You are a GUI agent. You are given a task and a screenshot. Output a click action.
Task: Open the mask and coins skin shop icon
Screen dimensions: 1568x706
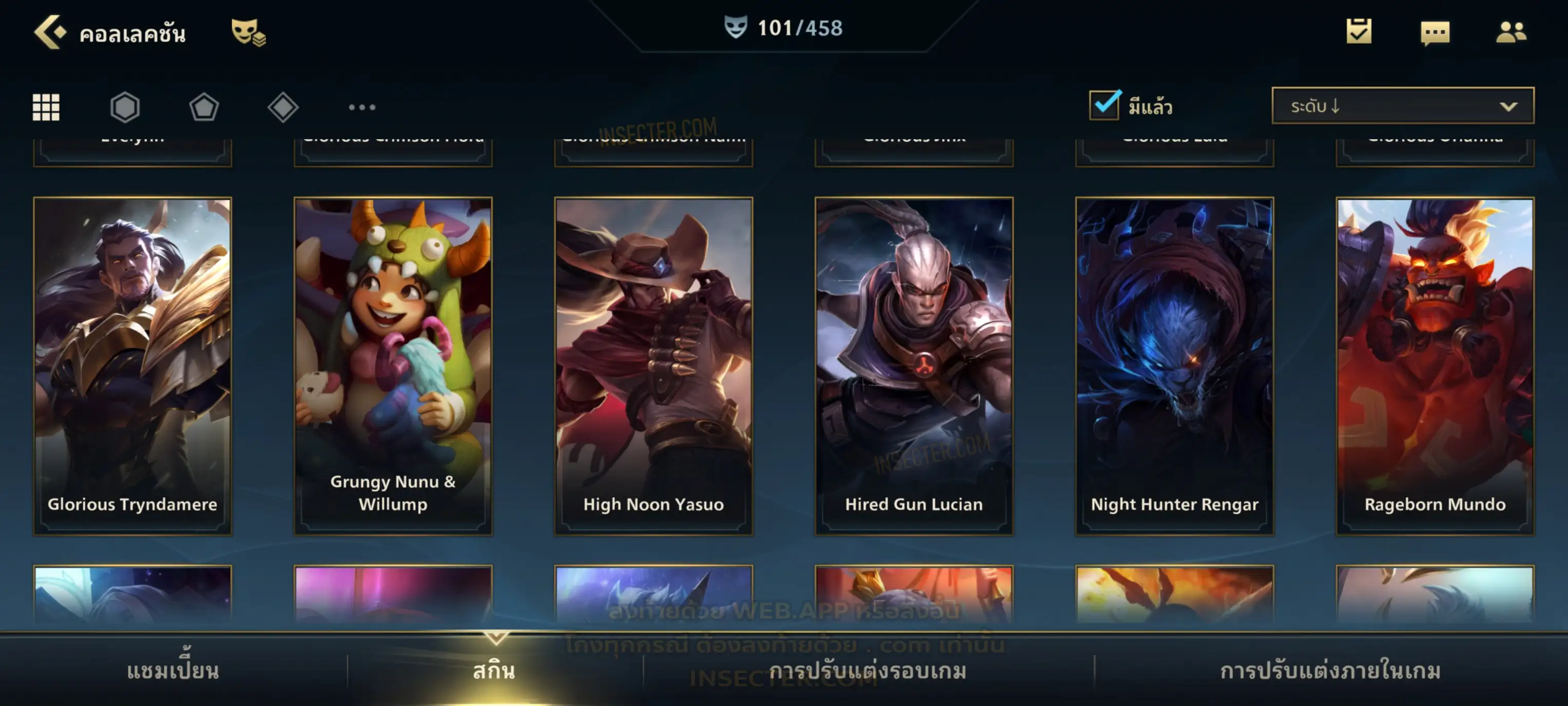click(248, 32)
